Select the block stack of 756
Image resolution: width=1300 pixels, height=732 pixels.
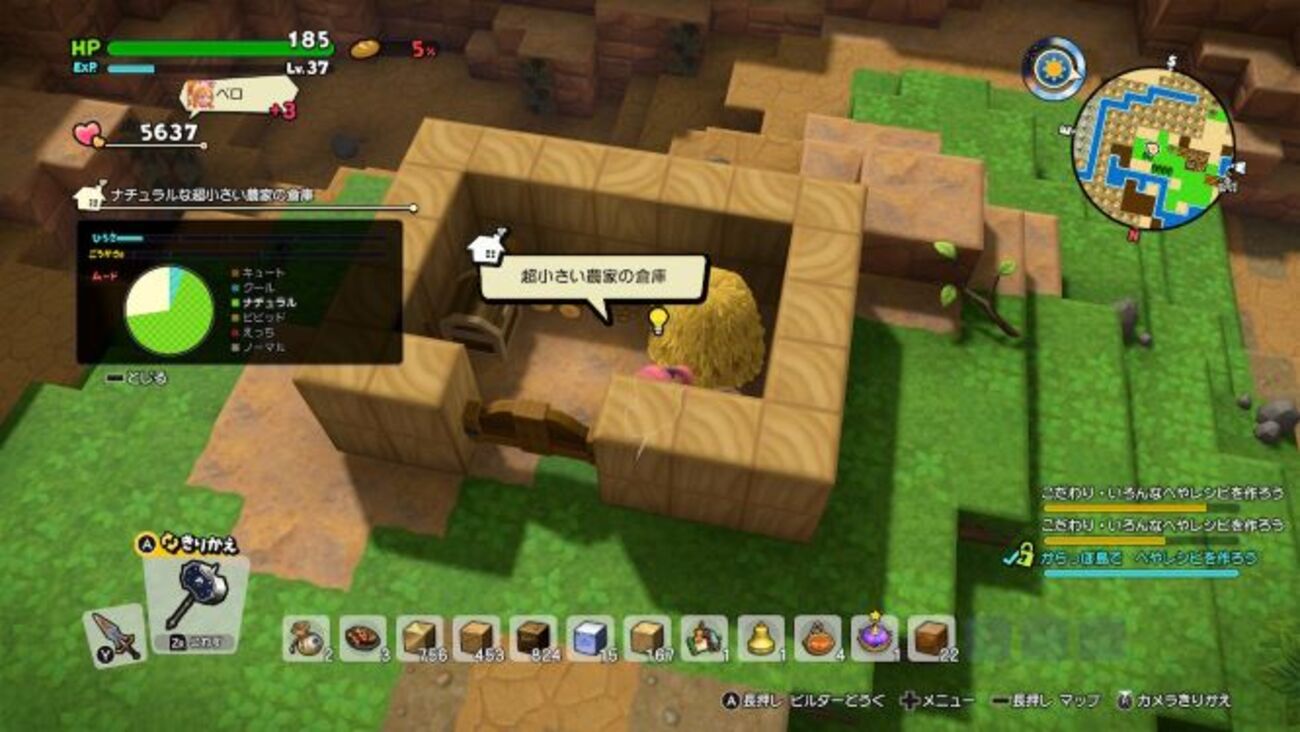419,638
